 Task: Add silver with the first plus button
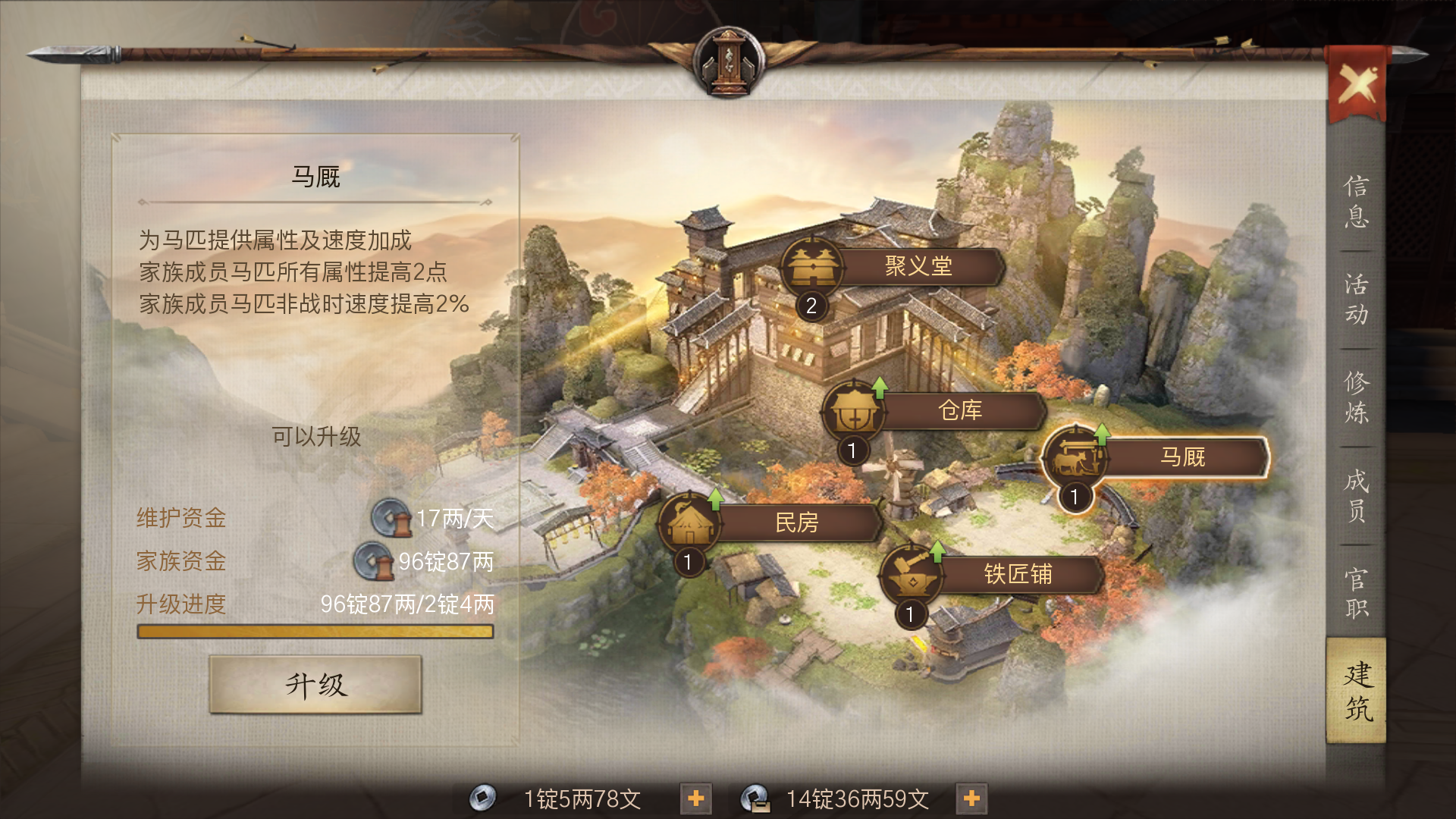(x=695, y=799)
